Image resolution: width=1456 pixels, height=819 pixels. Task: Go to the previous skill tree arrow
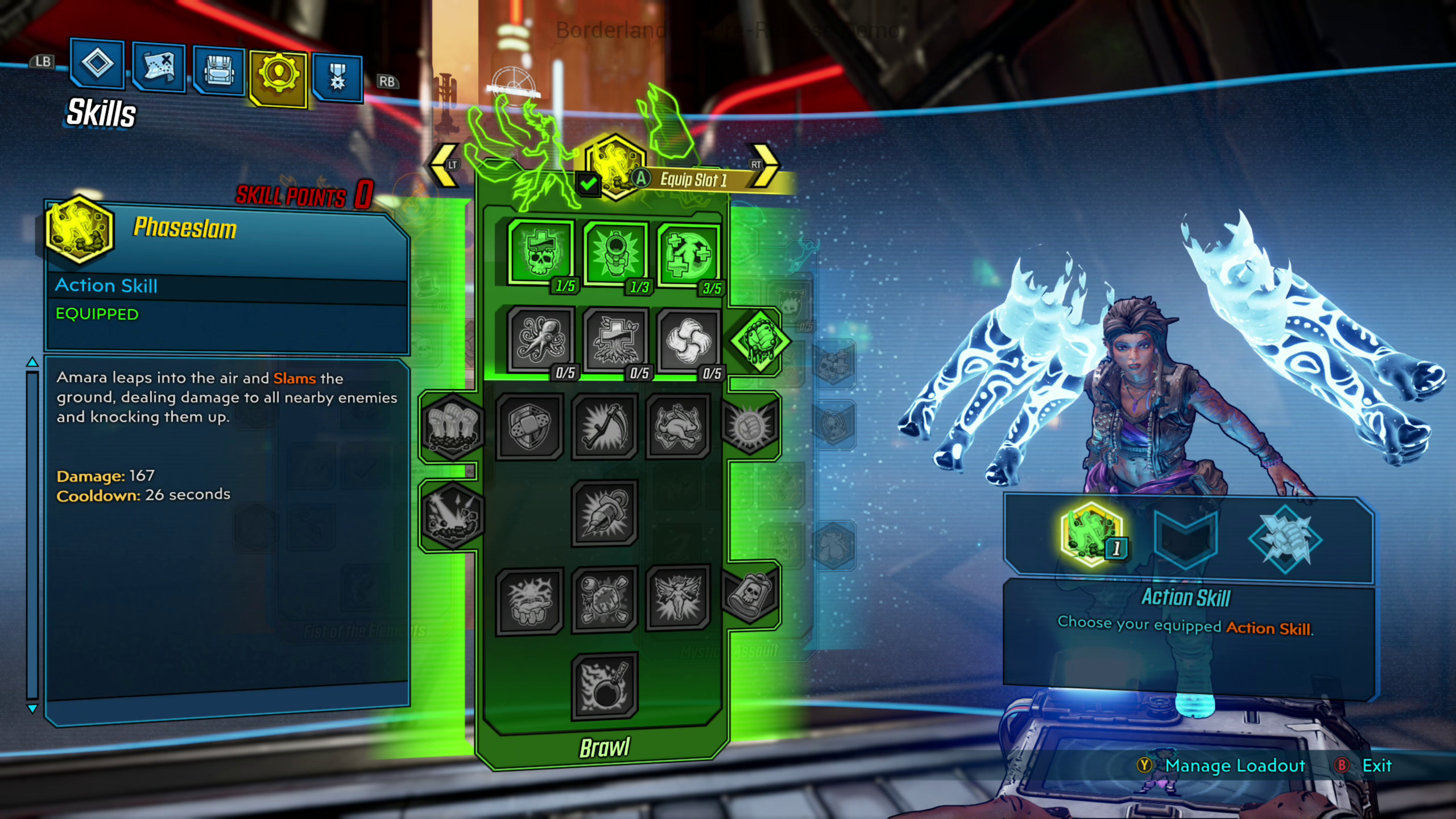(x=444, y=165)
